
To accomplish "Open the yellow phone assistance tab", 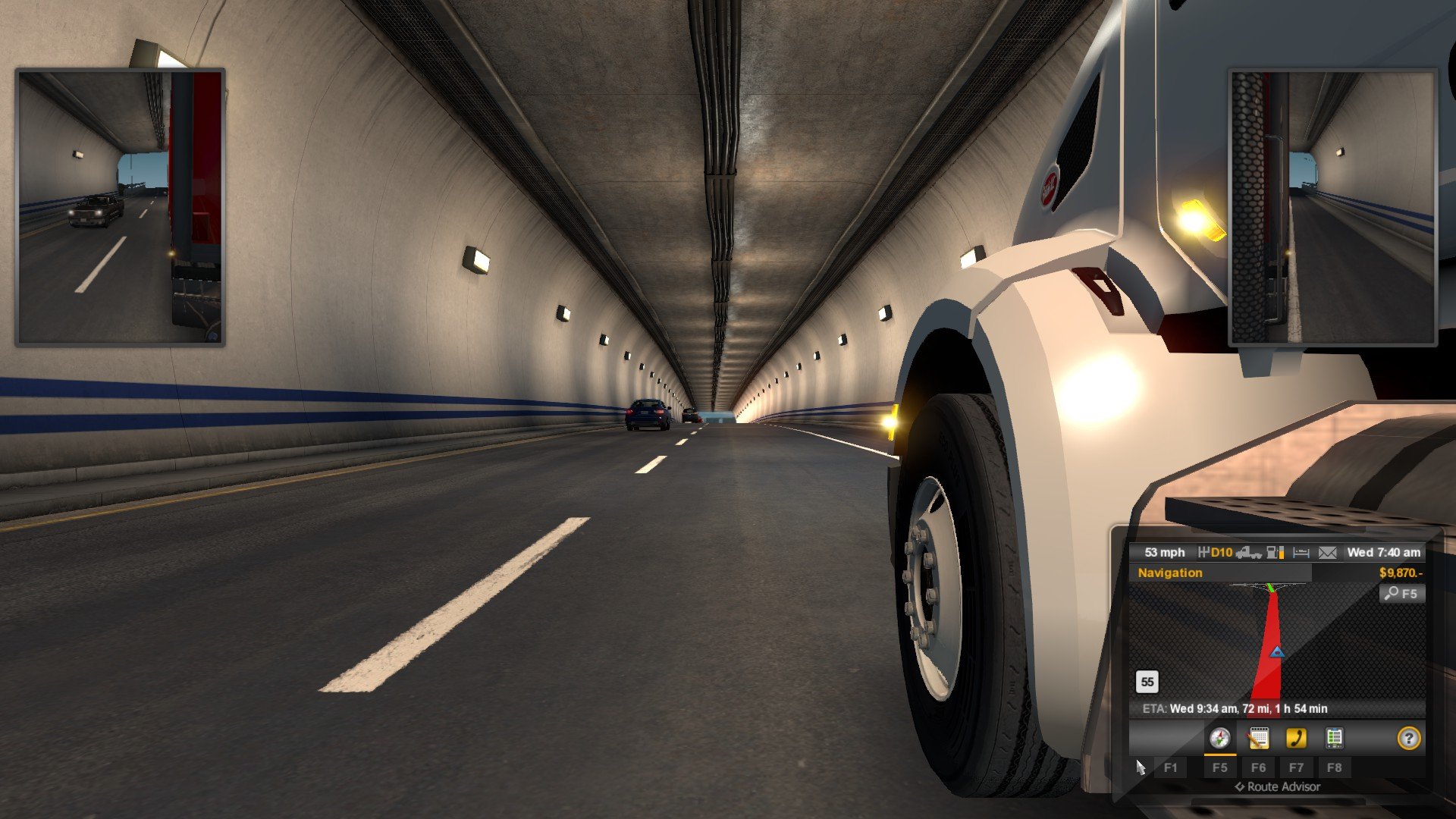I will click(x=1296, y=738).
